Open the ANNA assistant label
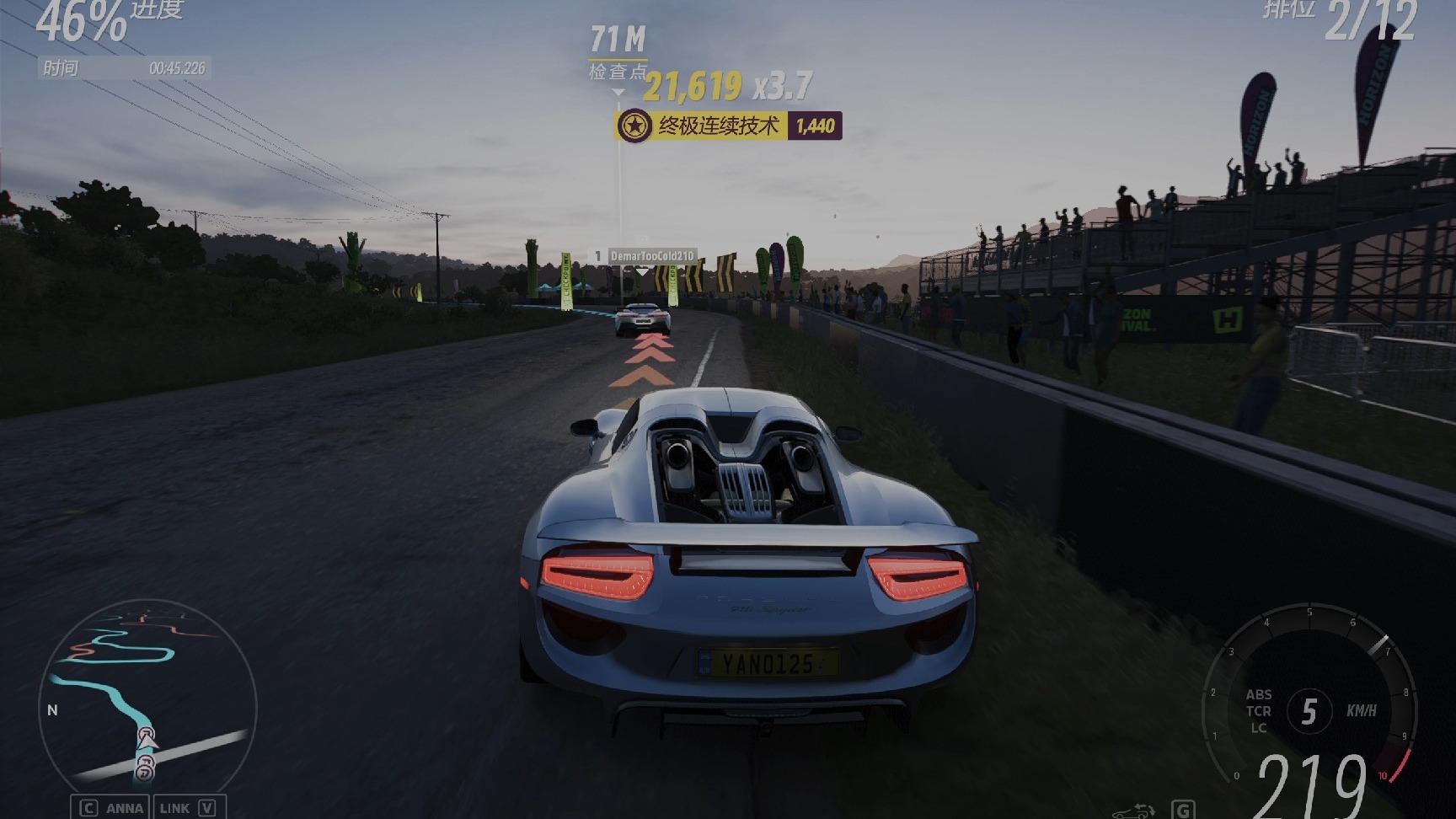 (124, 808)
